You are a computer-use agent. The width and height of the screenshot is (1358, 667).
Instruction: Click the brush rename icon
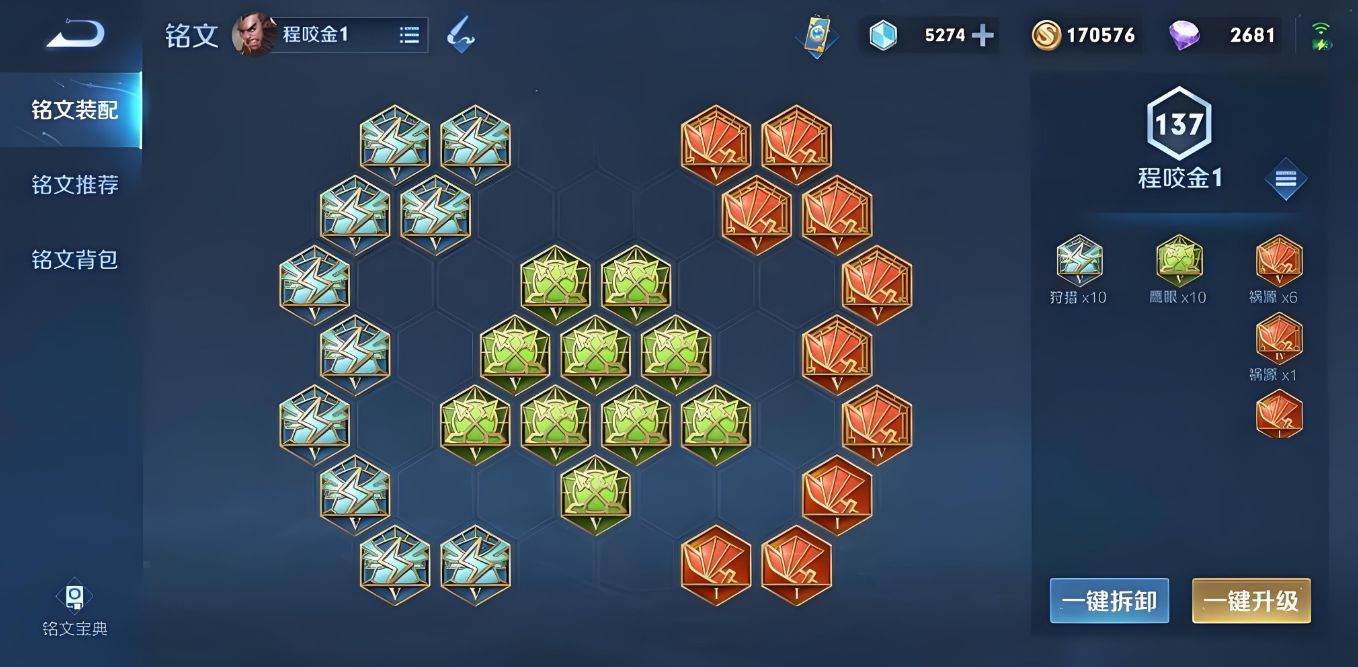pos(460,35)
